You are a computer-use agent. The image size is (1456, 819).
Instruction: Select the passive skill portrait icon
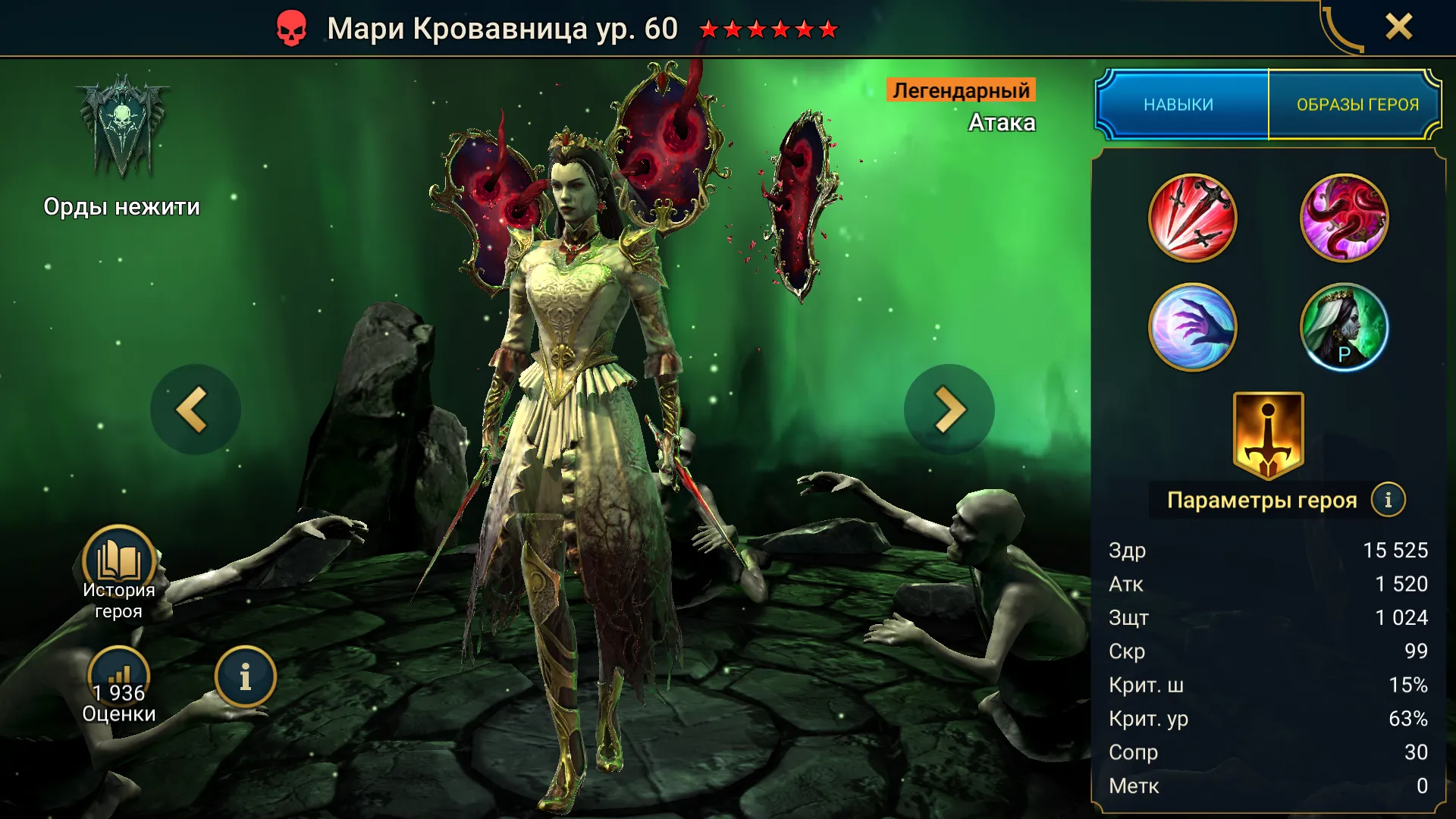(x=1344, y=328)
